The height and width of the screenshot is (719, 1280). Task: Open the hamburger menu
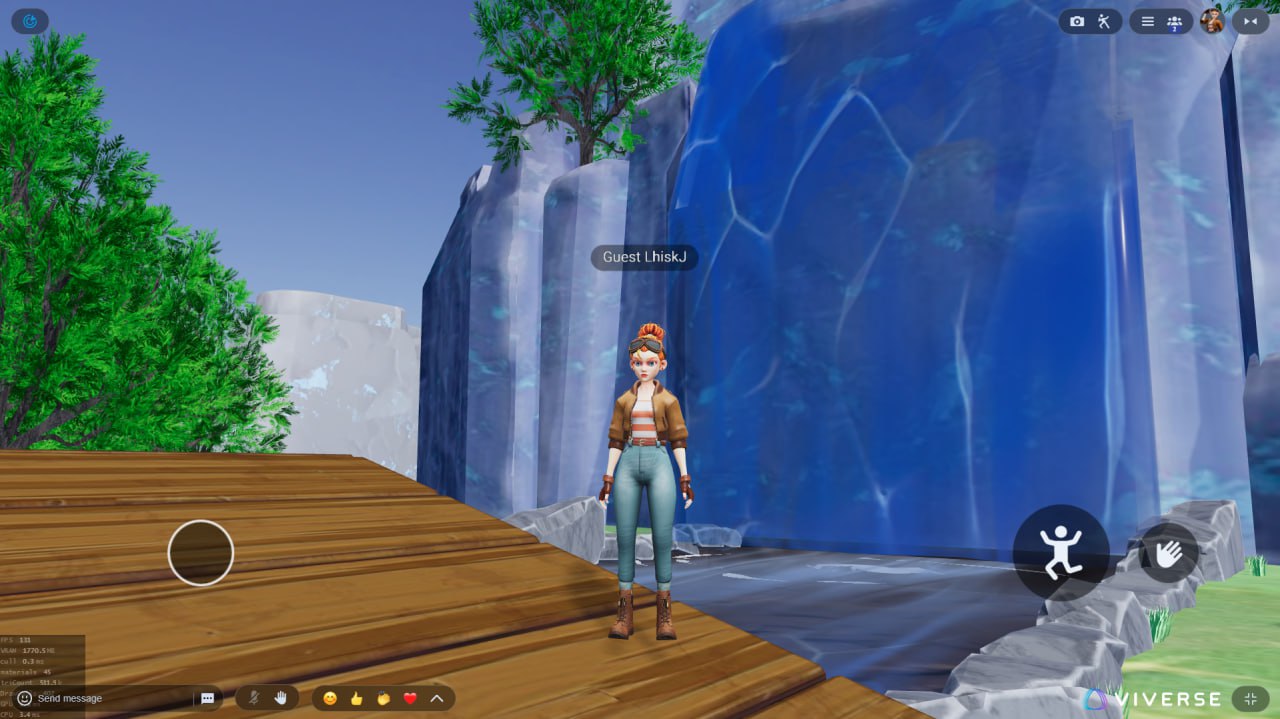[x=1147, y=21]
